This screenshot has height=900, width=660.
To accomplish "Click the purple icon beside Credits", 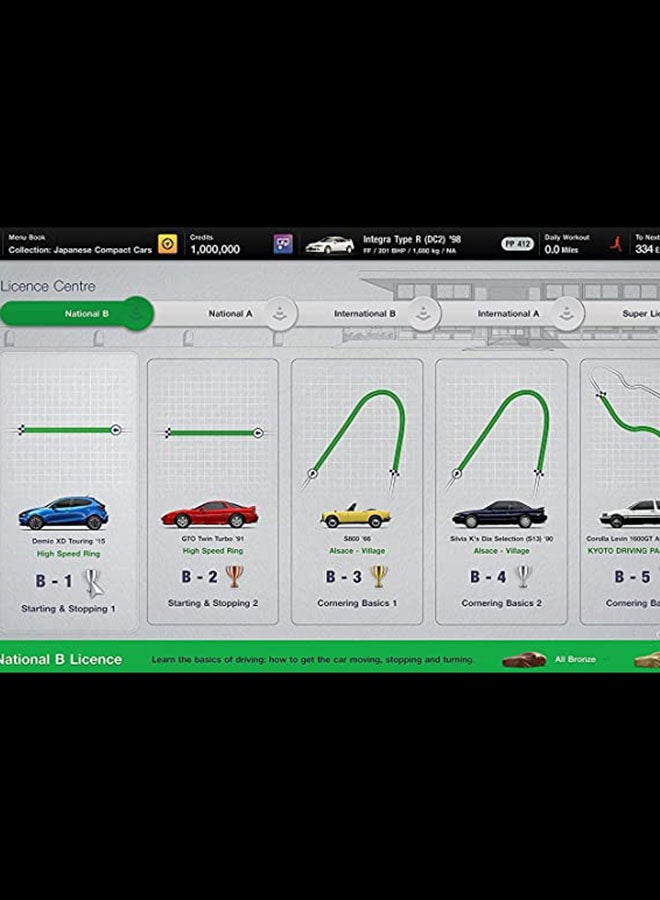I will pos(283,244).
